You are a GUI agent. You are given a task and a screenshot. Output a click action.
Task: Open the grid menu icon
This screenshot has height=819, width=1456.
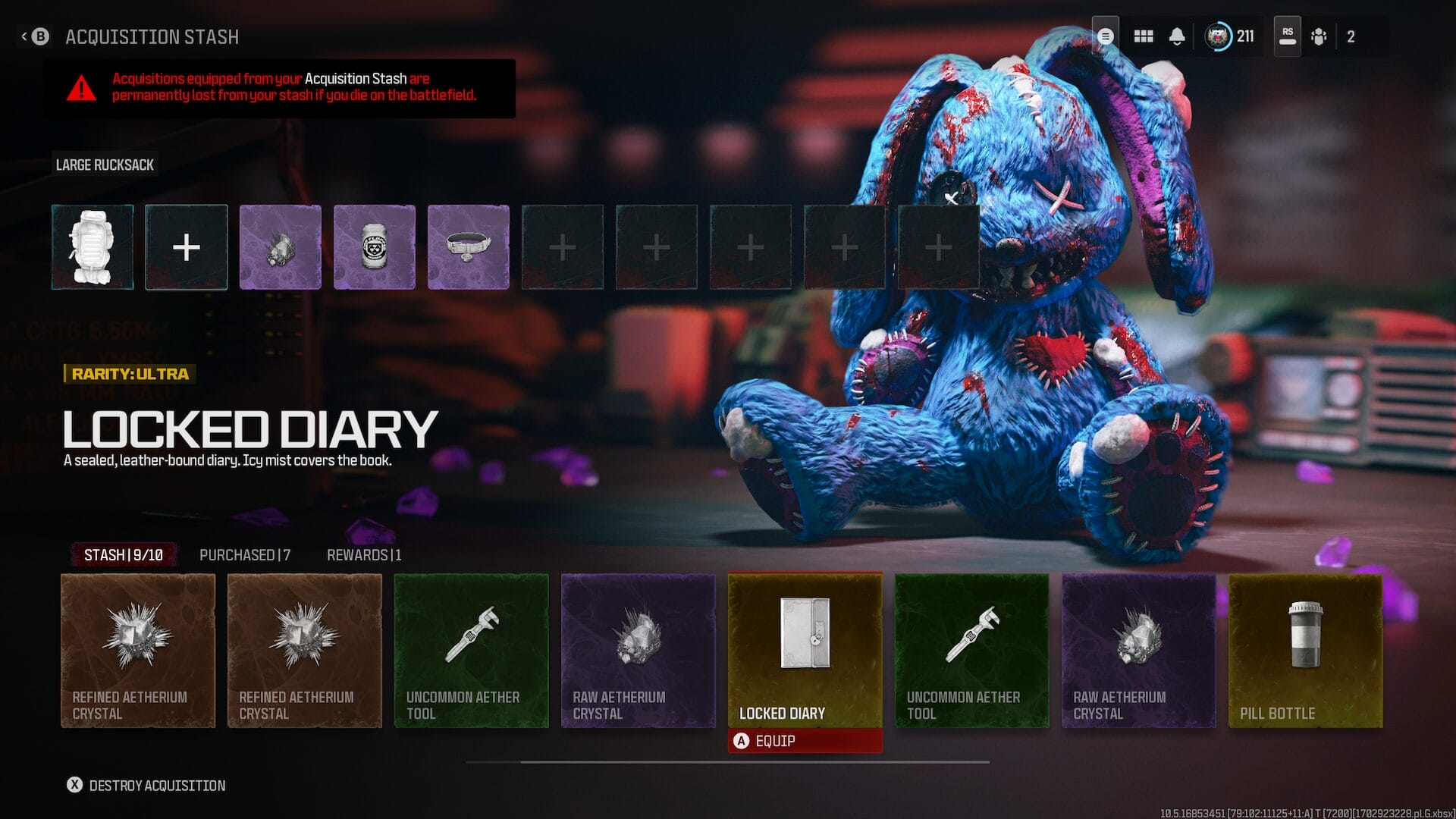coord(1144,36)
